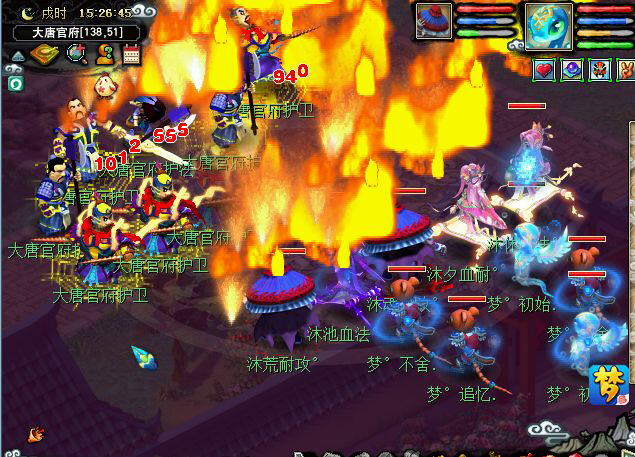Click the small triangle collapse arrow
This screenshot has height=457, width=635.
click(x=17, y=56)
